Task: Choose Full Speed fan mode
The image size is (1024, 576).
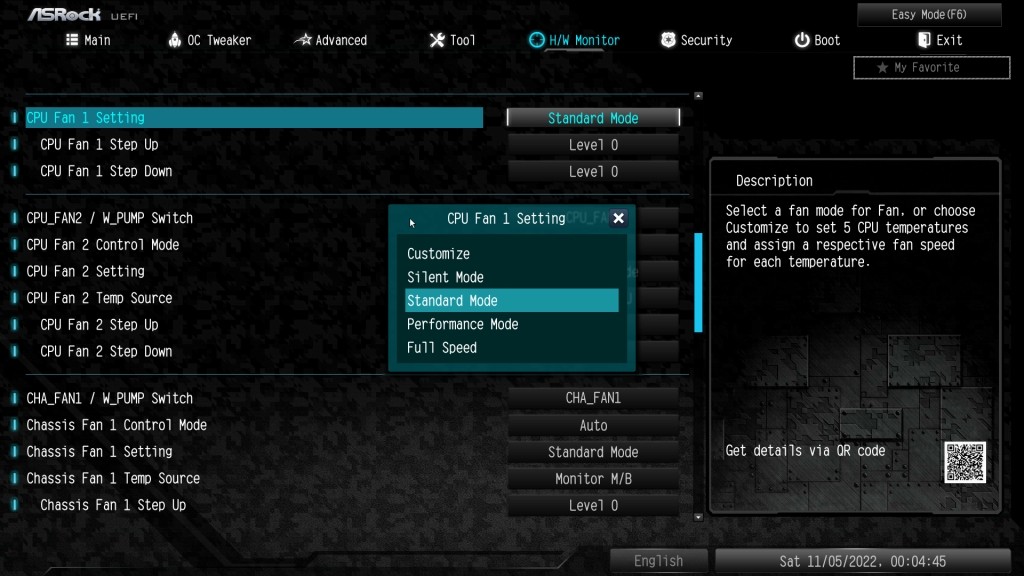Action: click(442, 348)
